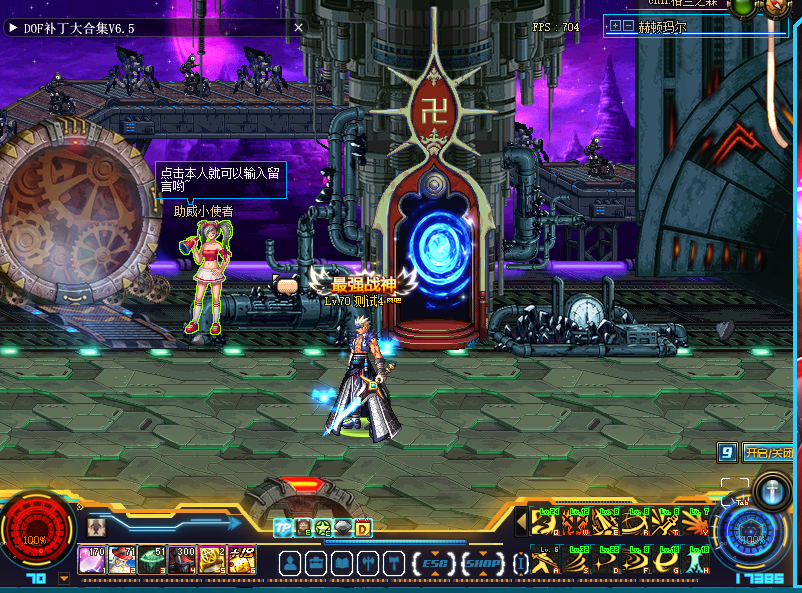Open the SHOP button
Image resolution: width=802 pixels, height=593 pixels.
[x=484, y=563]
